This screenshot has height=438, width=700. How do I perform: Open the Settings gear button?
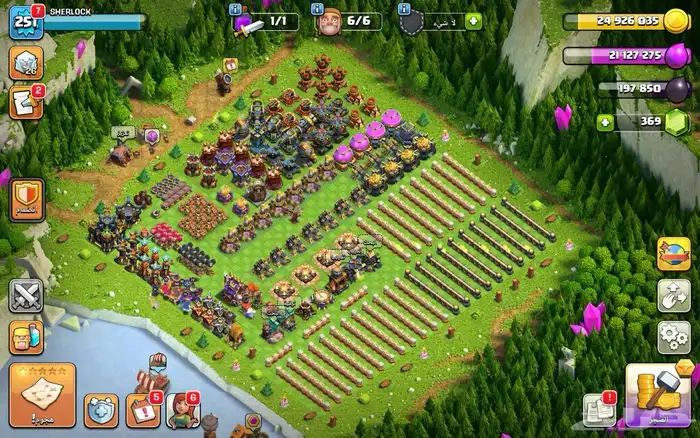point(673,336)
